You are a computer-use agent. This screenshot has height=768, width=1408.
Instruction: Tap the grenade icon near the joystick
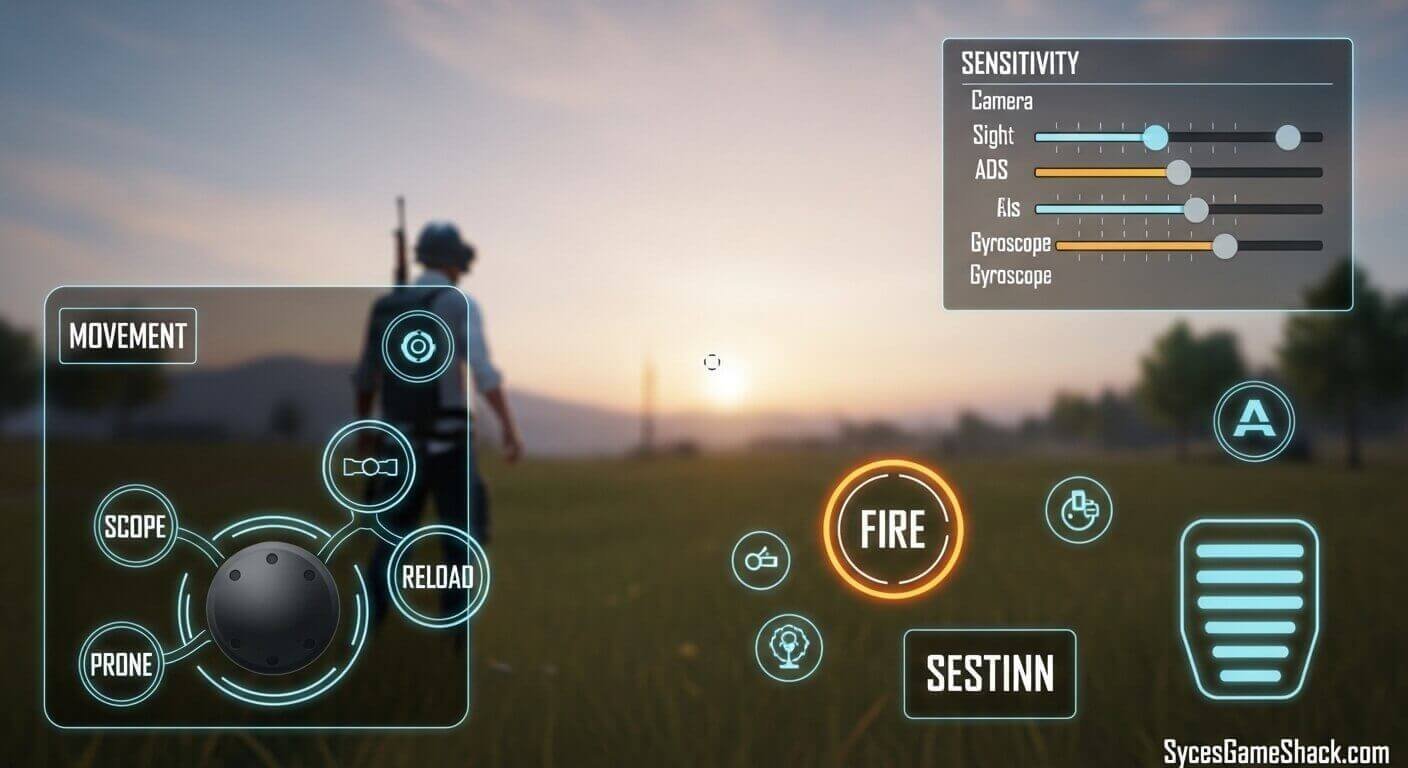click(x=371, y=465)
